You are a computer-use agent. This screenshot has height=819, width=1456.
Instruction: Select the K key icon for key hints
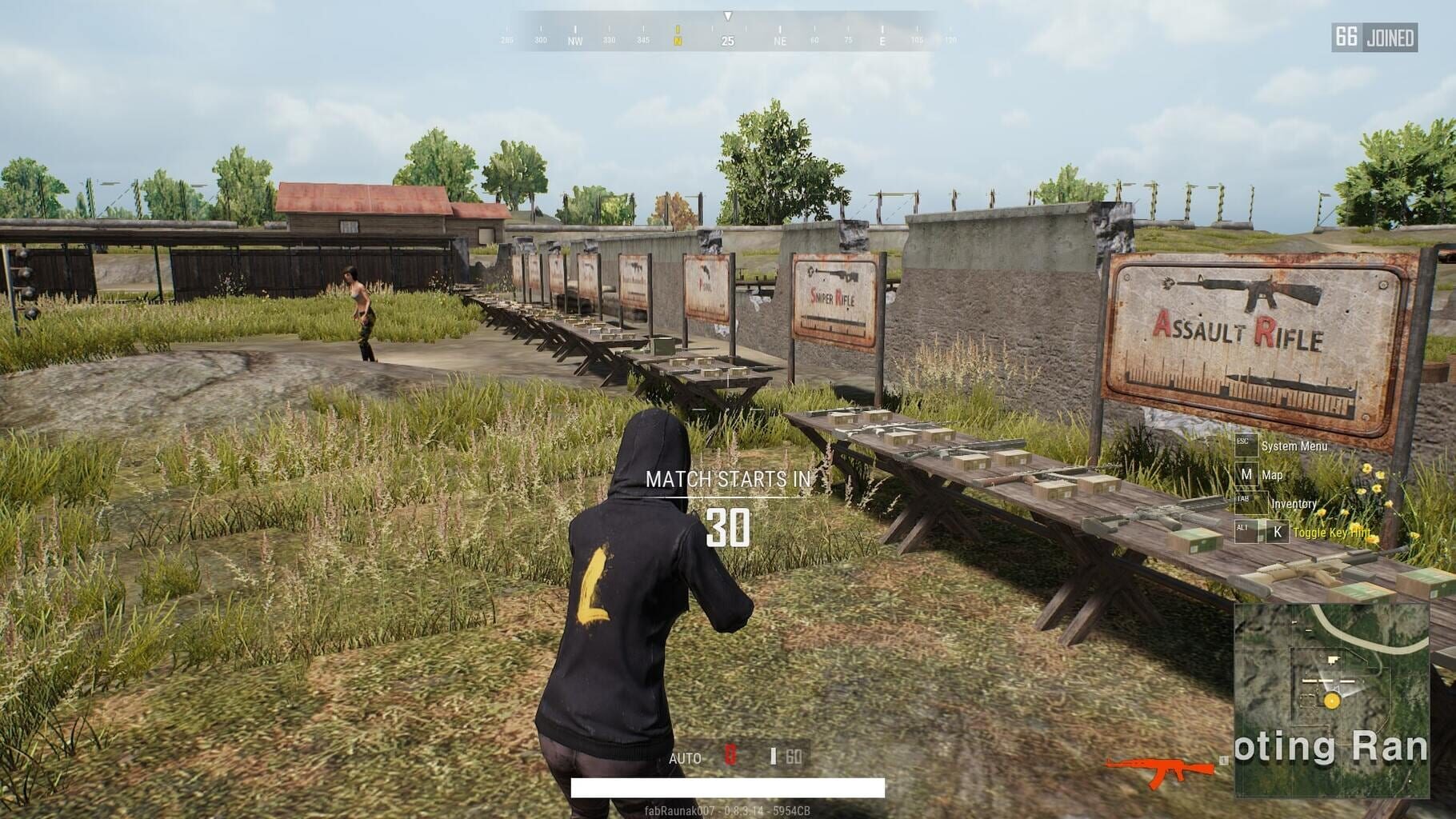[1277, 532]
